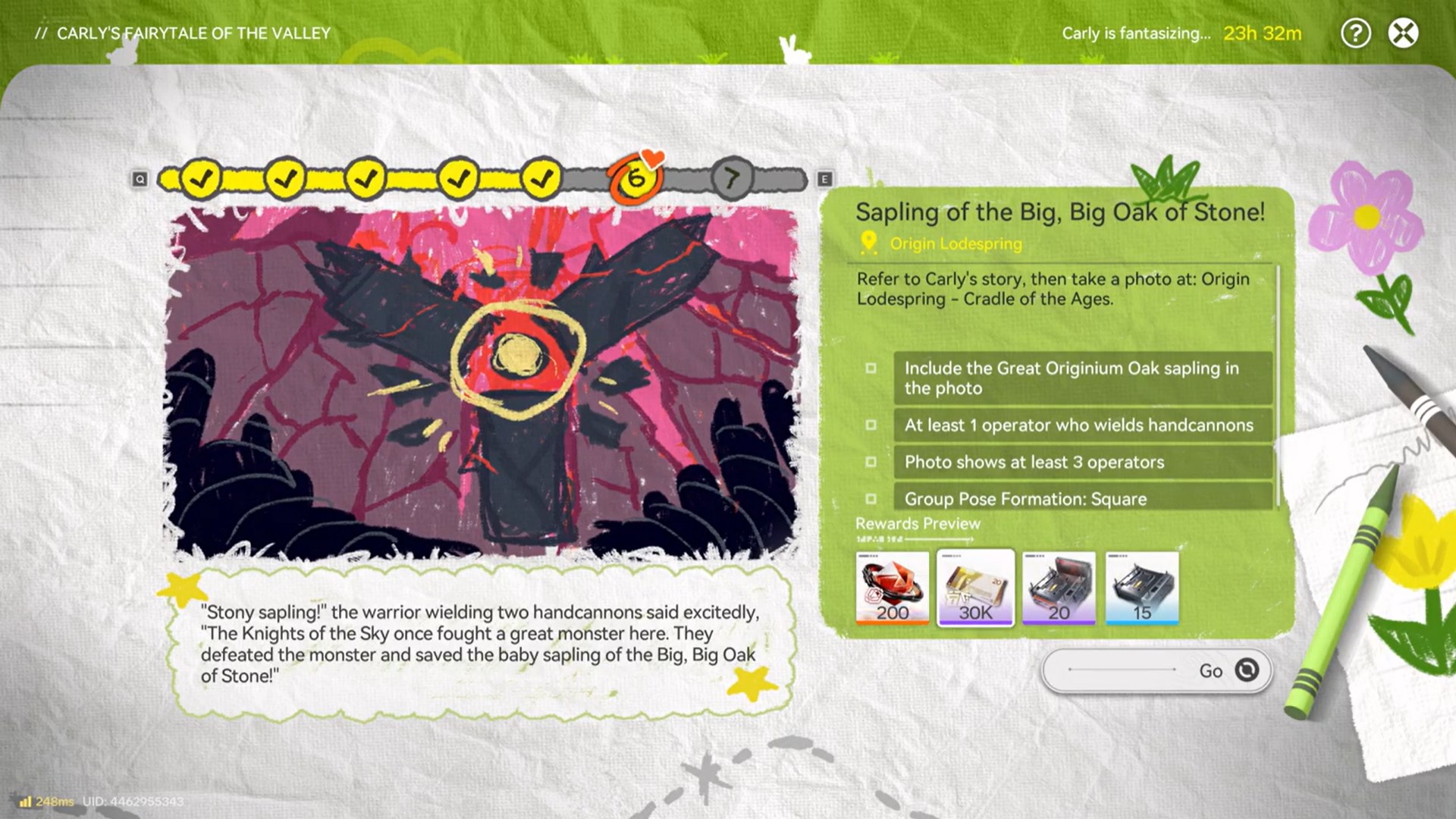This screenshot has height=819, width=1456.
Task: Check the three operators photo objective box
Action: click(874, 462)
